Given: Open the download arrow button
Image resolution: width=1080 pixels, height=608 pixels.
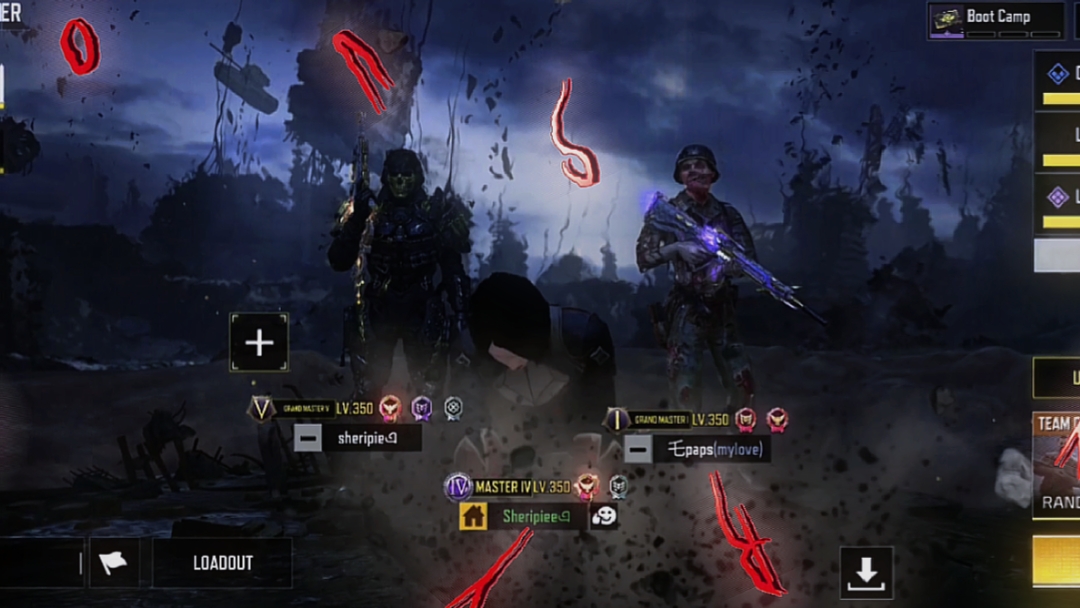Looking at the screenshot, I should pos(865,572).
